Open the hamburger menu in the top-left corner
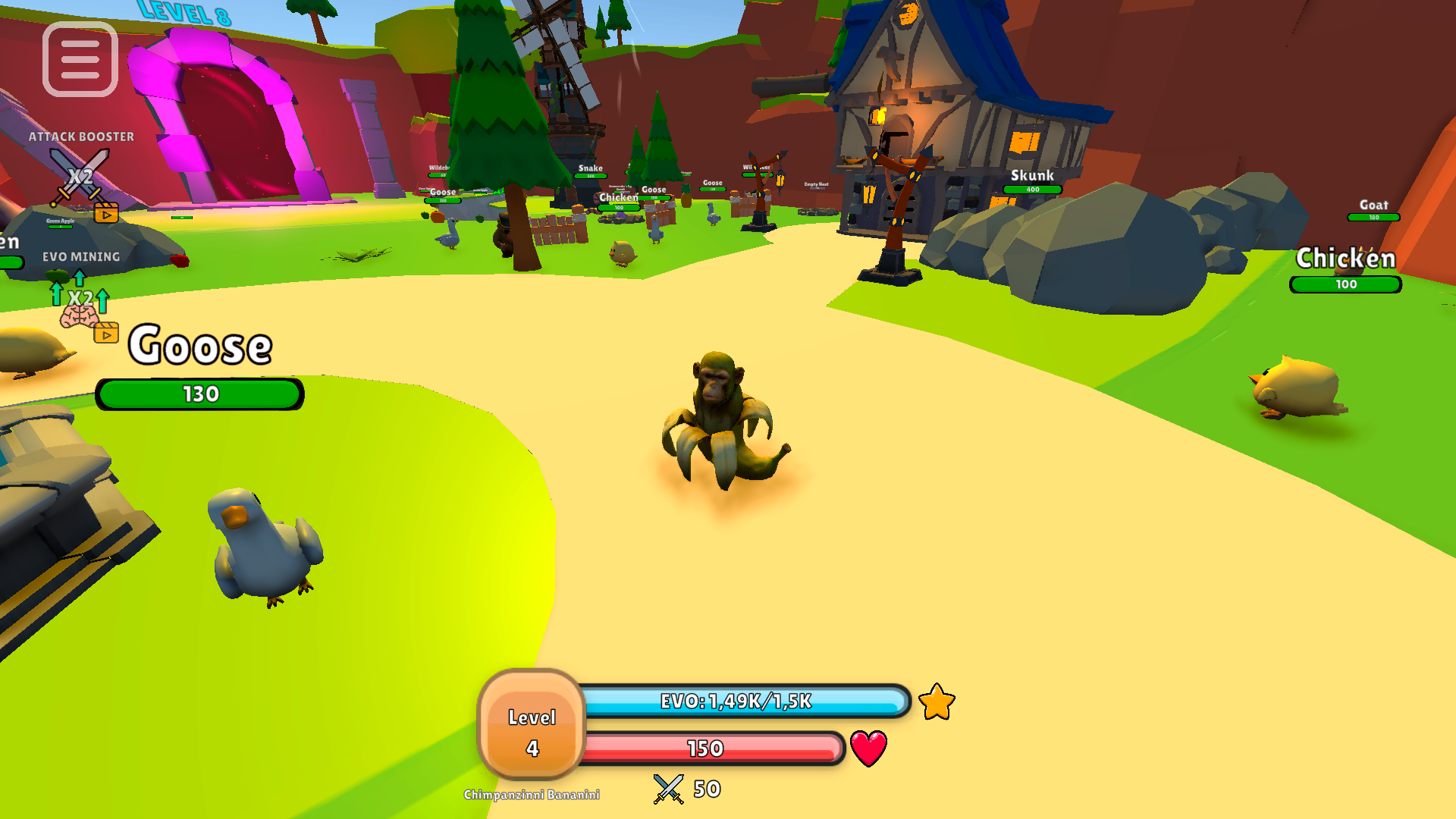The width and height of the screenshot is (1456, 819). pyautogui.click(x=80, y=60)
